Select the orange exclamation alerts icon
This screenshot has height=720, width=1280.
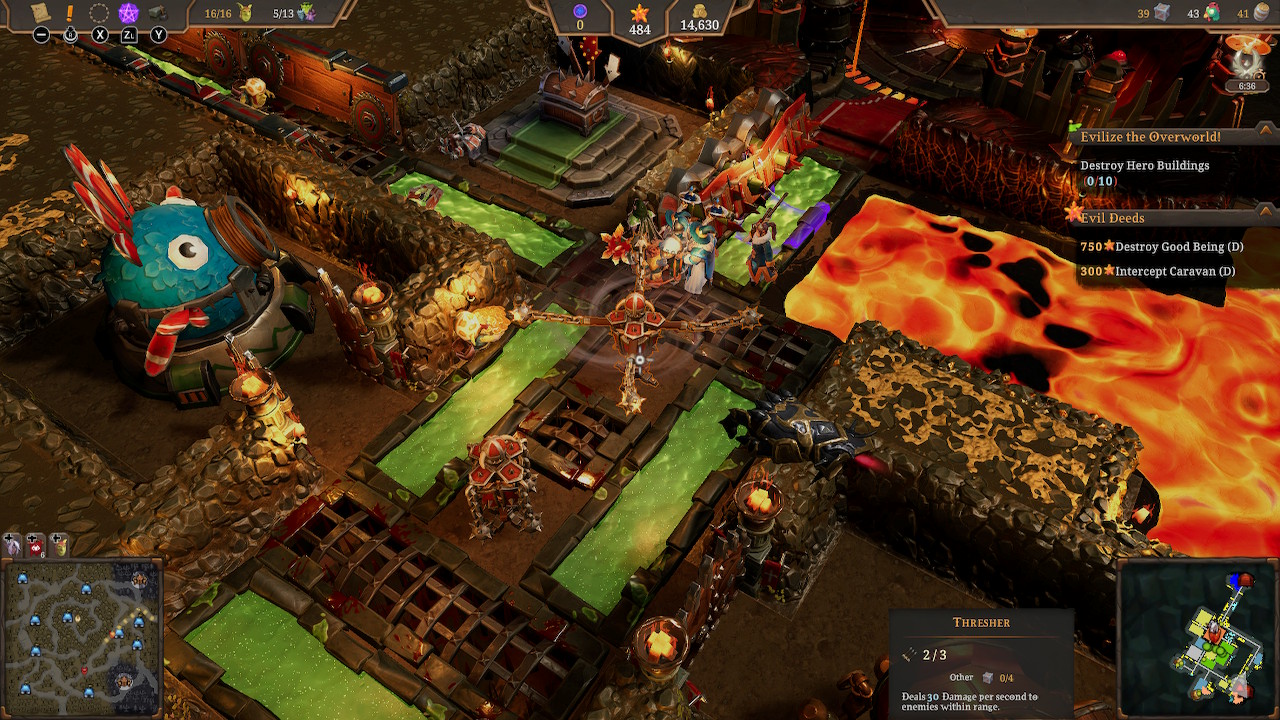69,13
